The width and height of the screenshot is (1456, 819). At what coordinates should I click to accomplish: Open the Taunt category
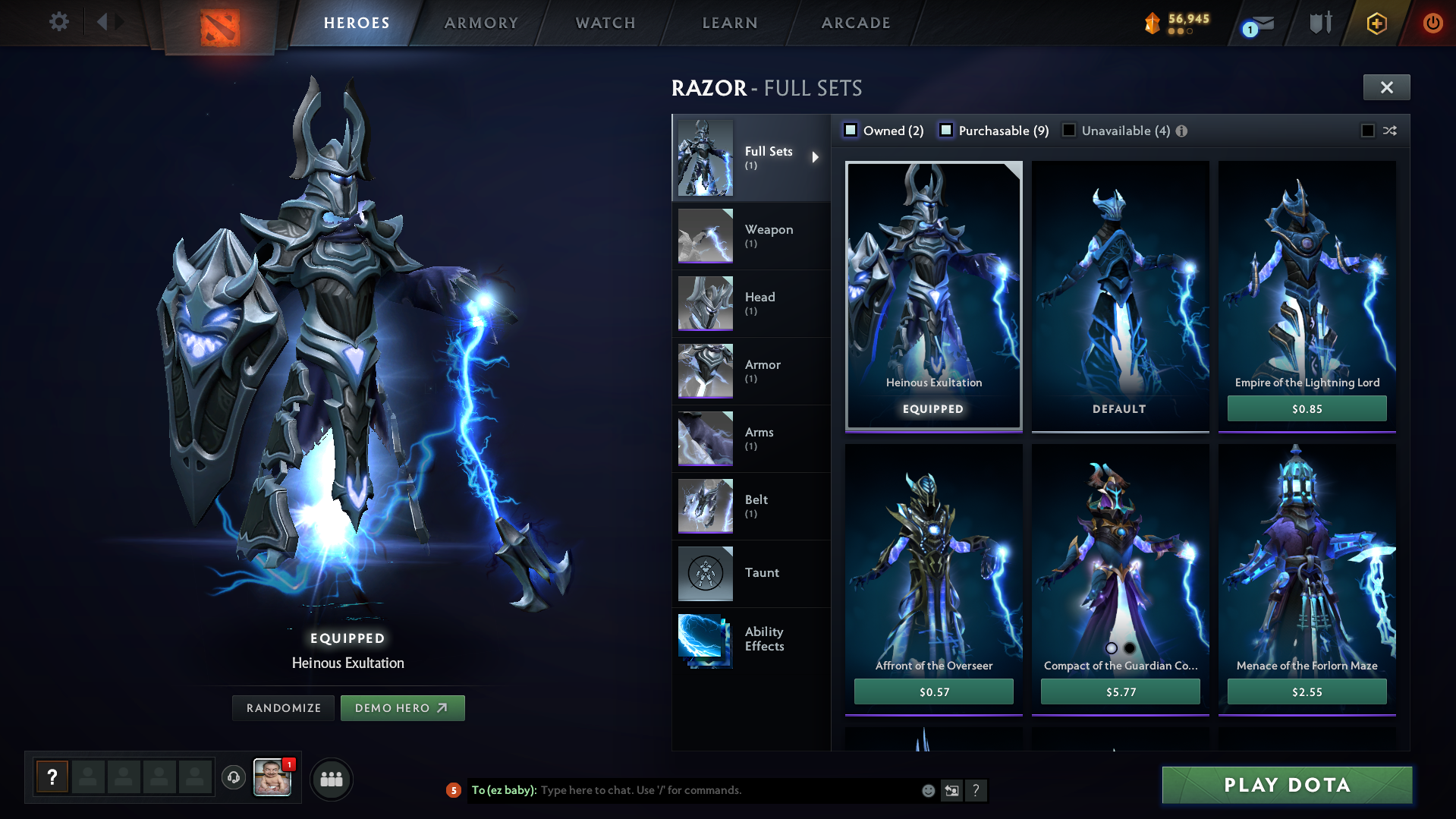tap(751, 573)
